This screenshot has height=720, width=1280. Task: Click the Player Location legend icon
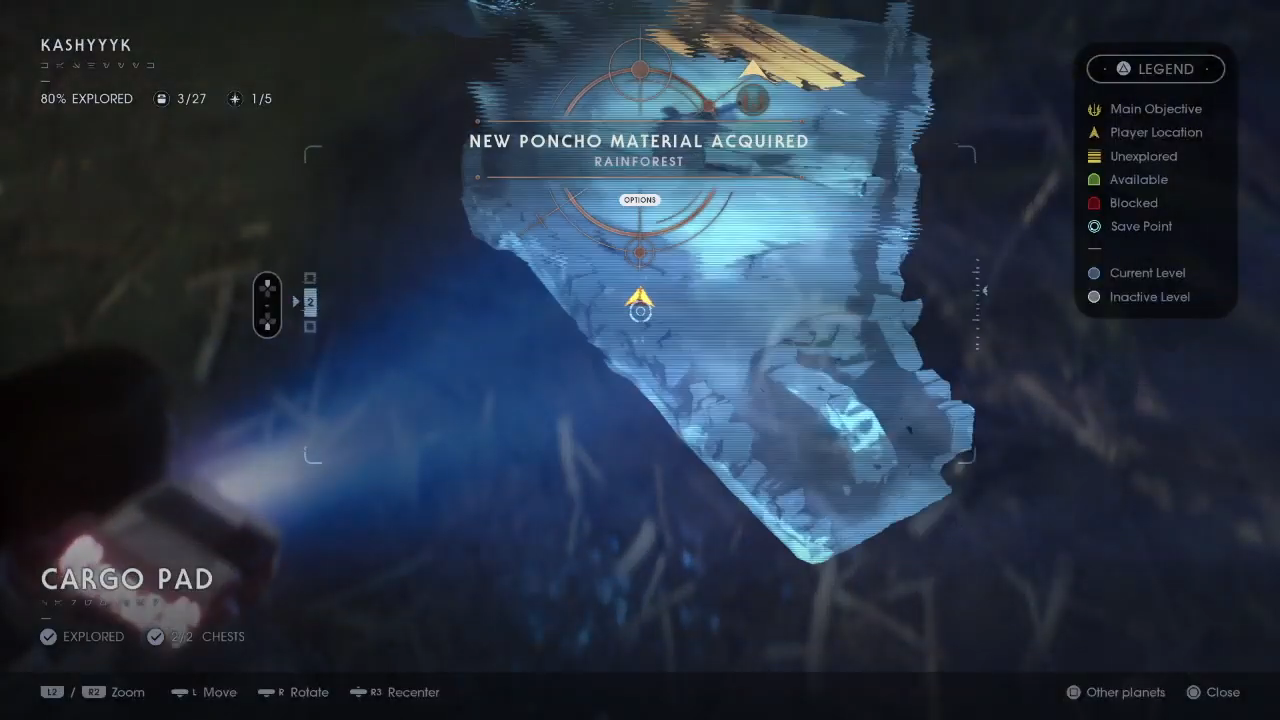pos(1094,132)
